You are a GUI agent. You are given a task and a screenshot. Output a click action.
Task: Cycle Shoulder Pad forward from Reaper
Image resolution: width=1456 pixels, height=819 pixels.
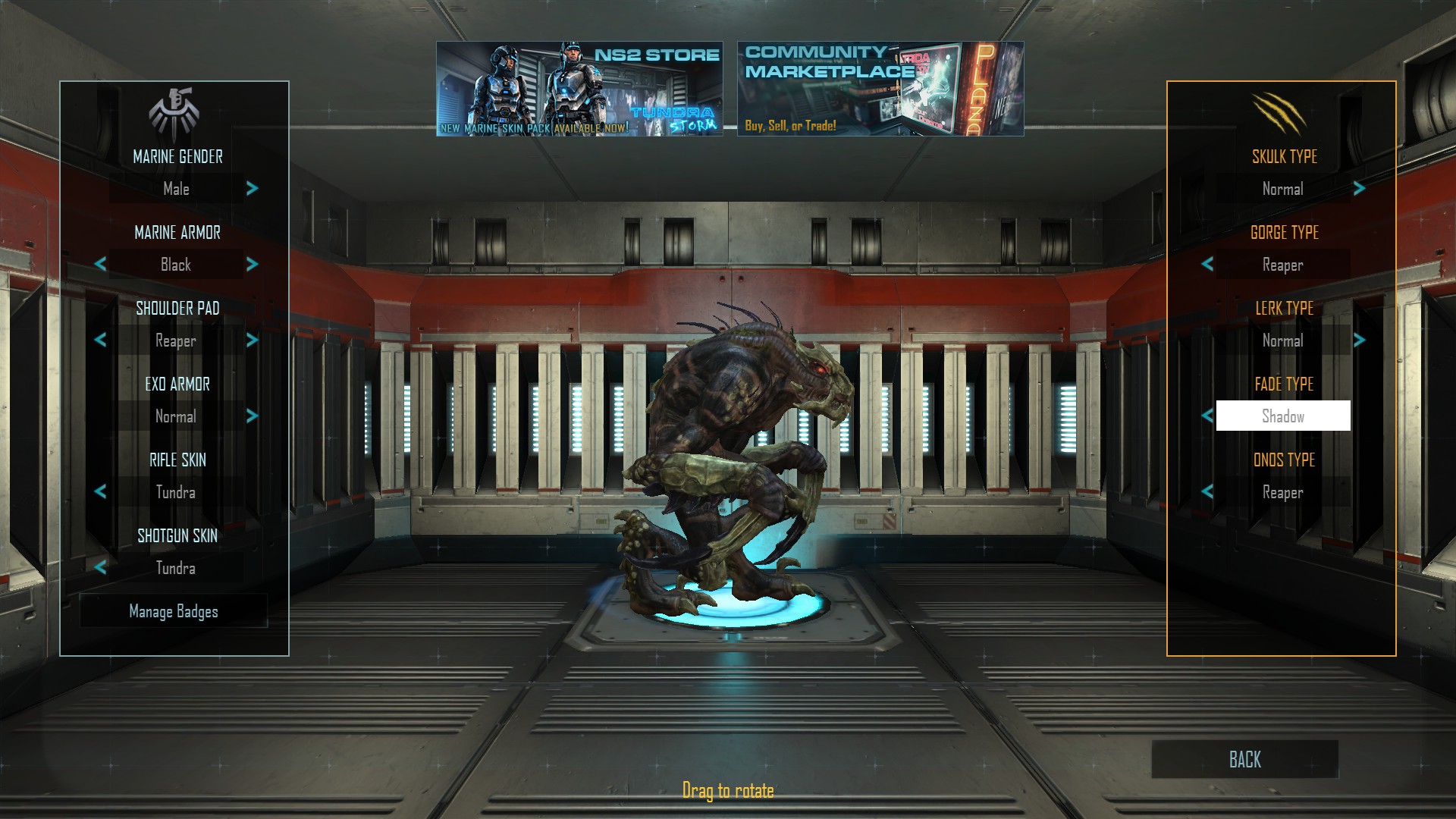coord(252,340)
